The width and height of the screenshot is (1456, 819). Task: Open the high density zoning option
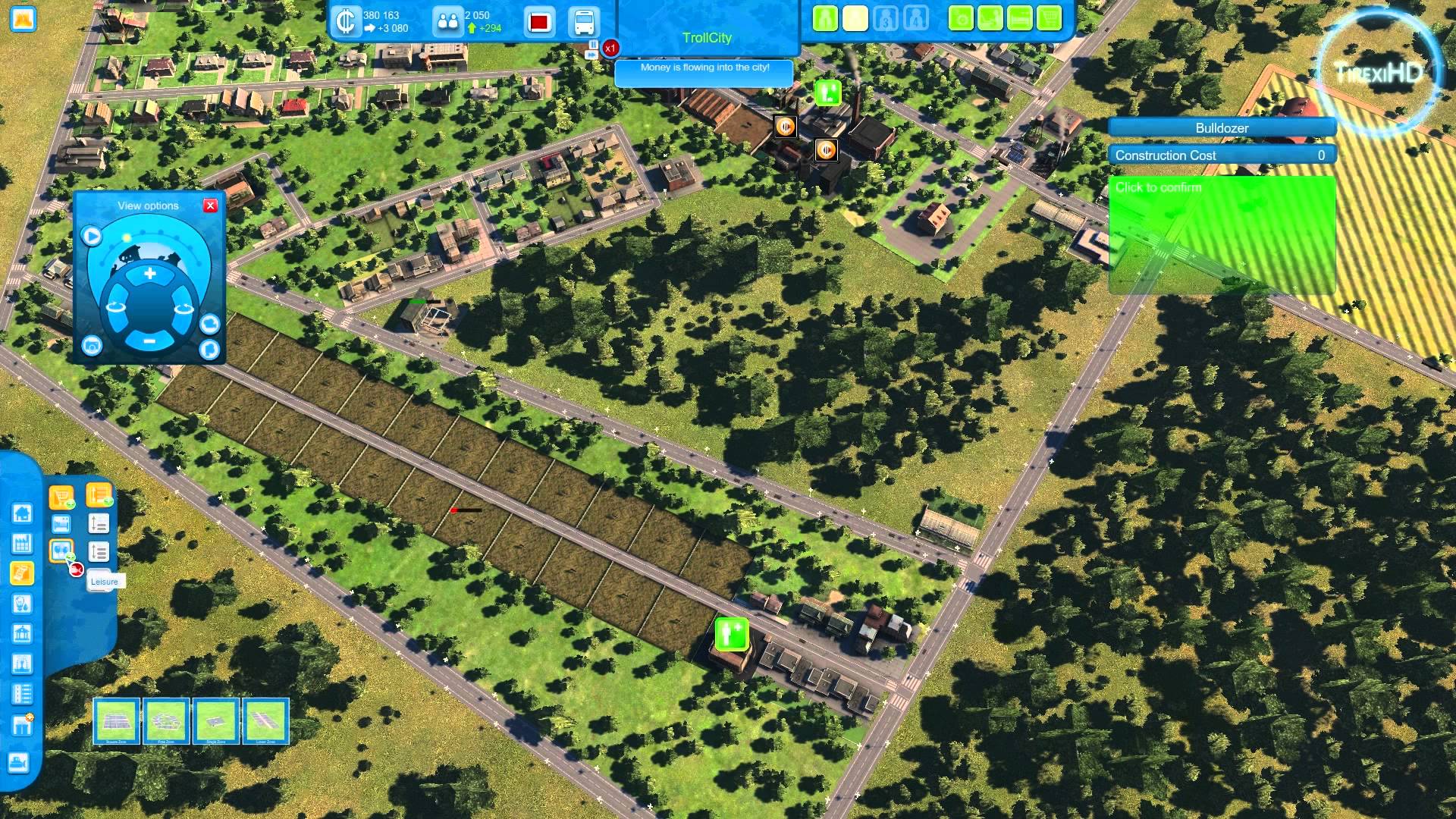click(x=99, y=523)
